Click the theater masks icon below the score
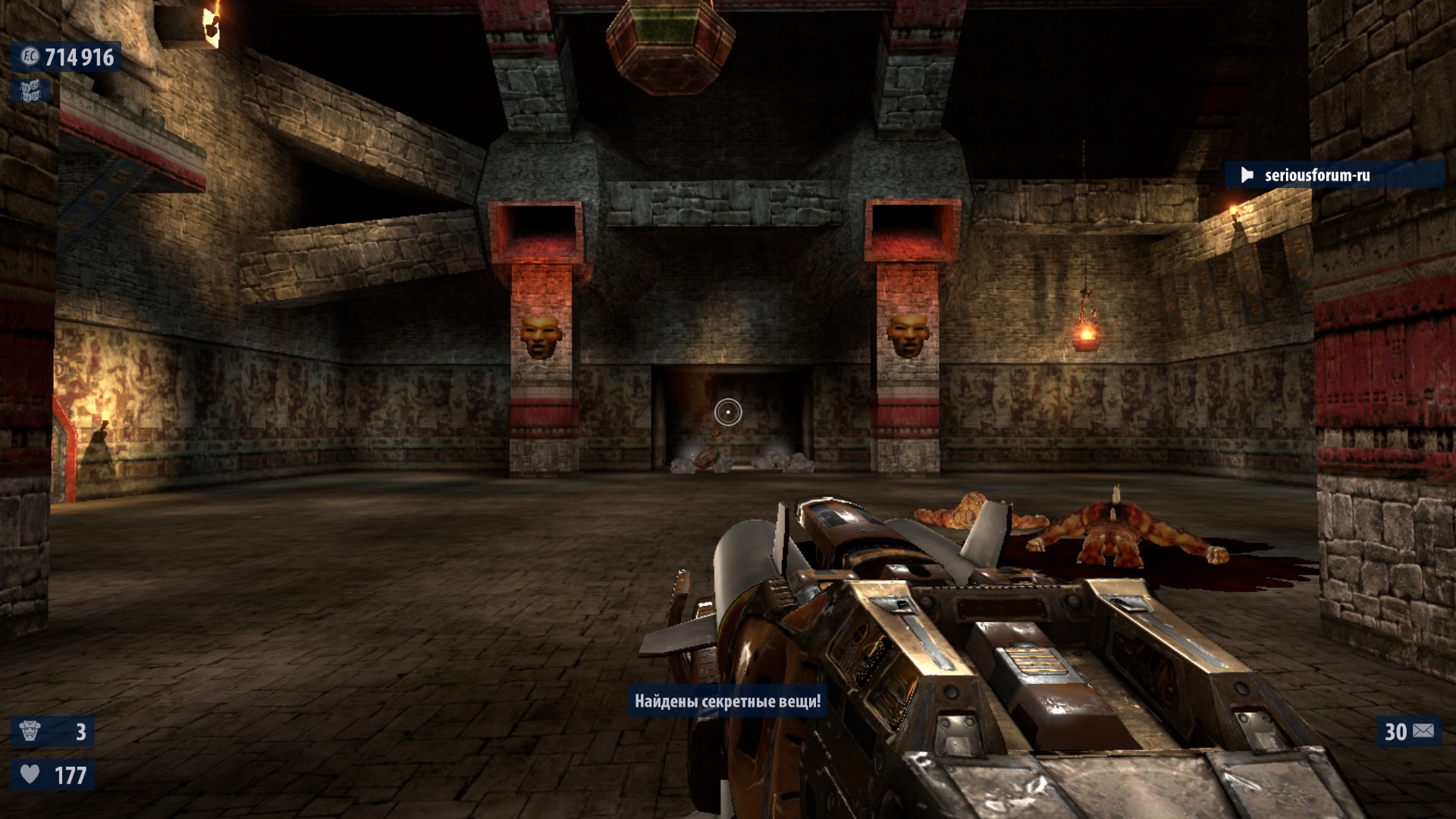Image resolution: width=1456 pixels, height=819 pixels. coord(30,92)
